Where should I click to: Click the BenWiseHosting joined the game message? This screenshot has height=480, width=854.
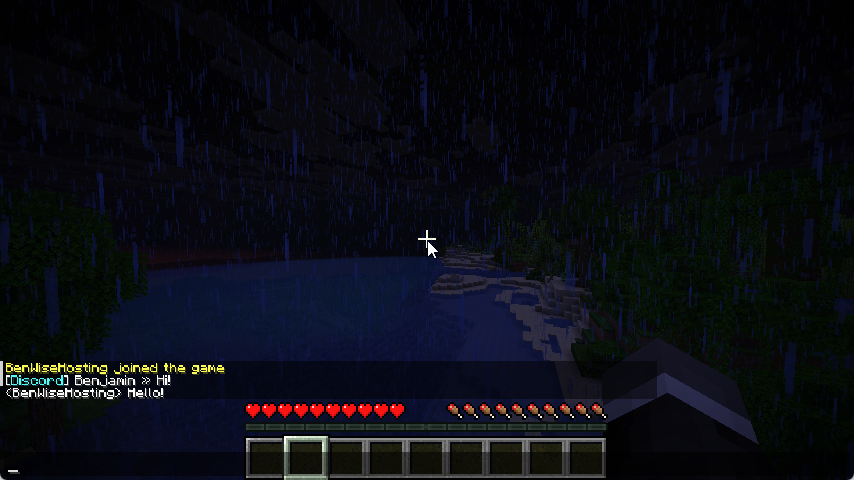click(115, 368)
